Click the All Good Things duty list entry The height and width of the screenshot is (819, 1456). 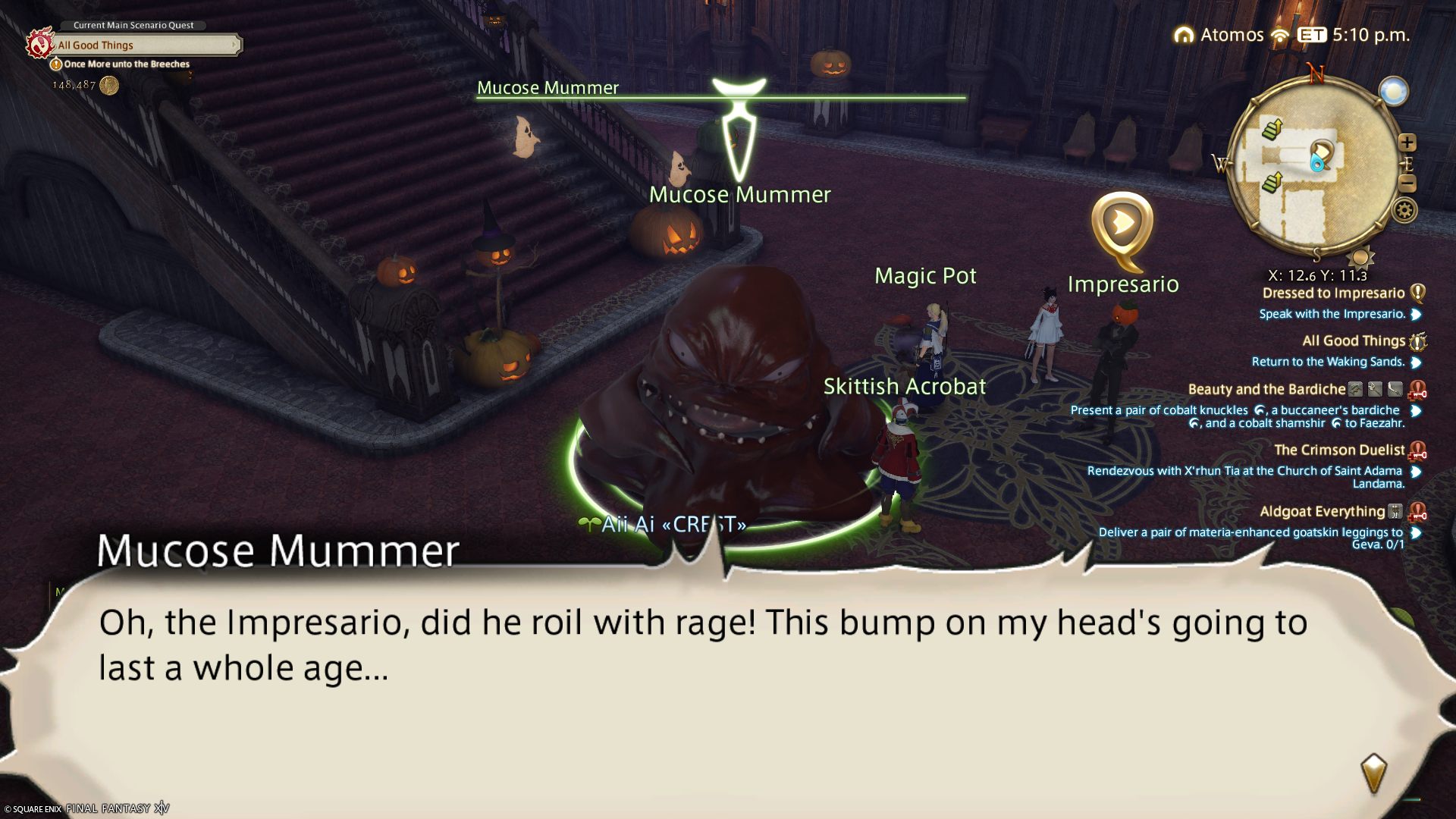click(x=1353, y=341)
